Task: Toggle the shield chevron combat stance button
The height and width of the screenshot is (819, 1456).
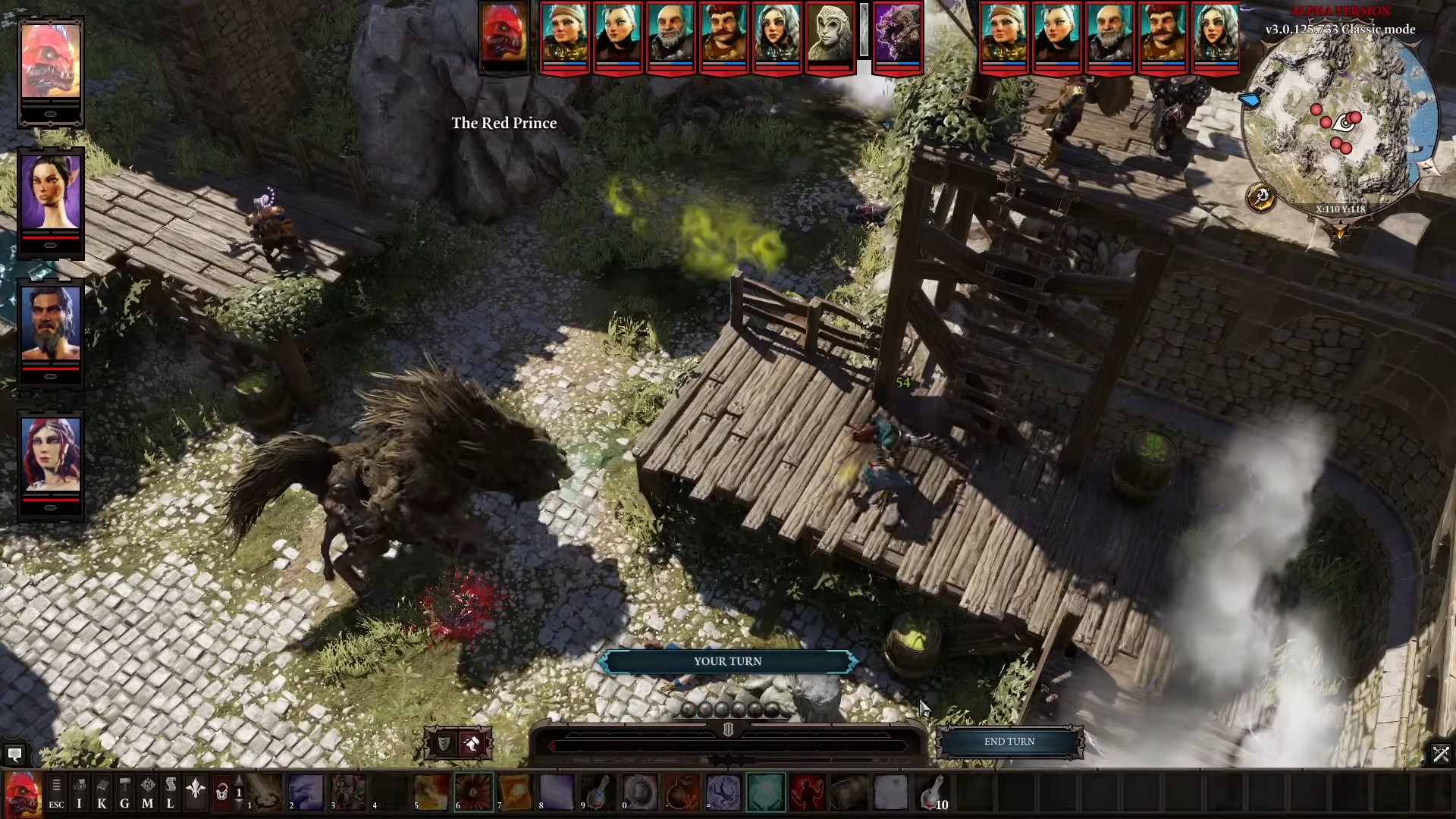Action: [x=444, y=743]
